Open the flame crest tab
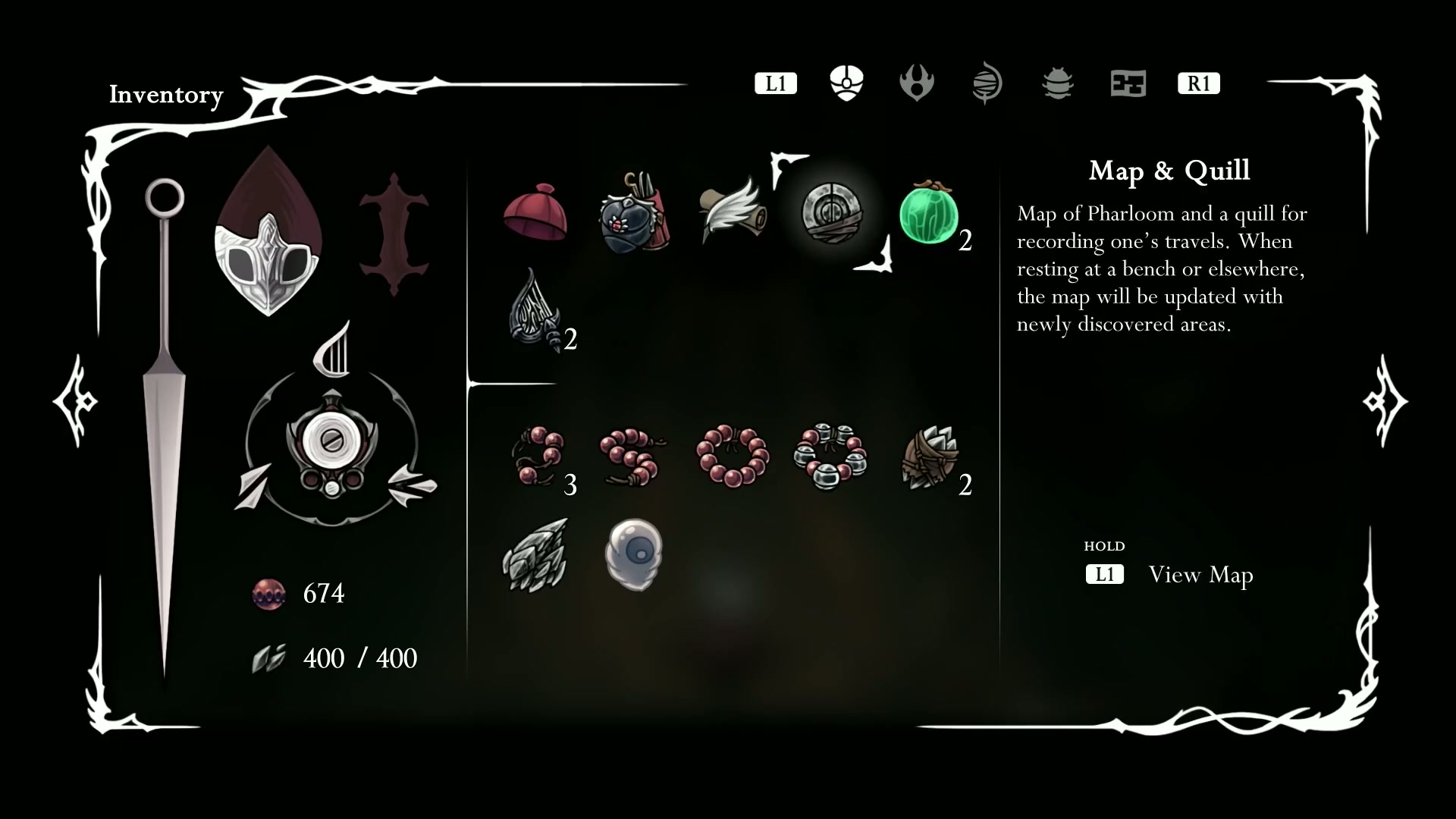The width and height of the screenshot is (1456, 819). coord(916,83)
